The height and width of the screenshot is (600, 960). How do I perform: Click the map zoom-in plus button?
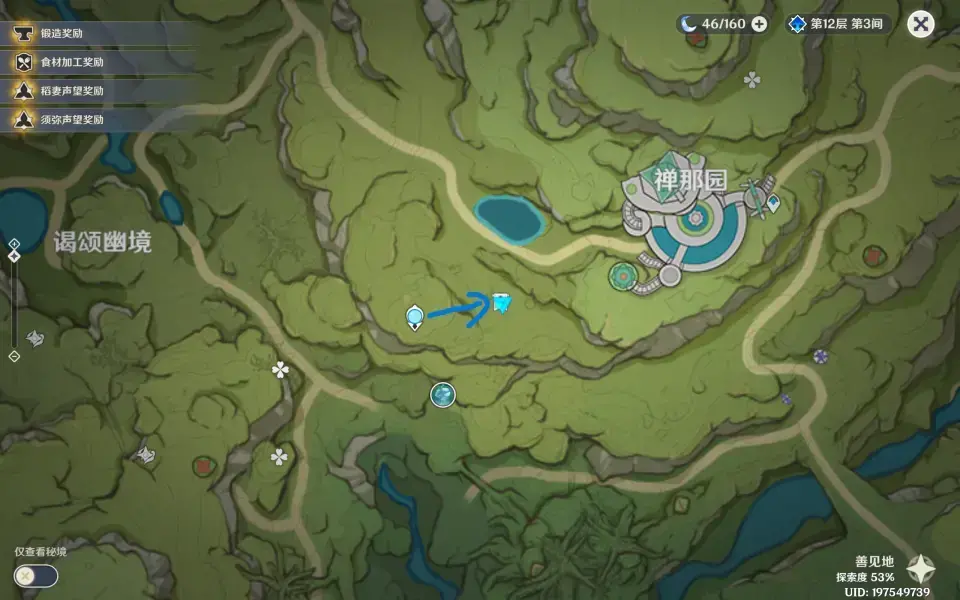14,244
